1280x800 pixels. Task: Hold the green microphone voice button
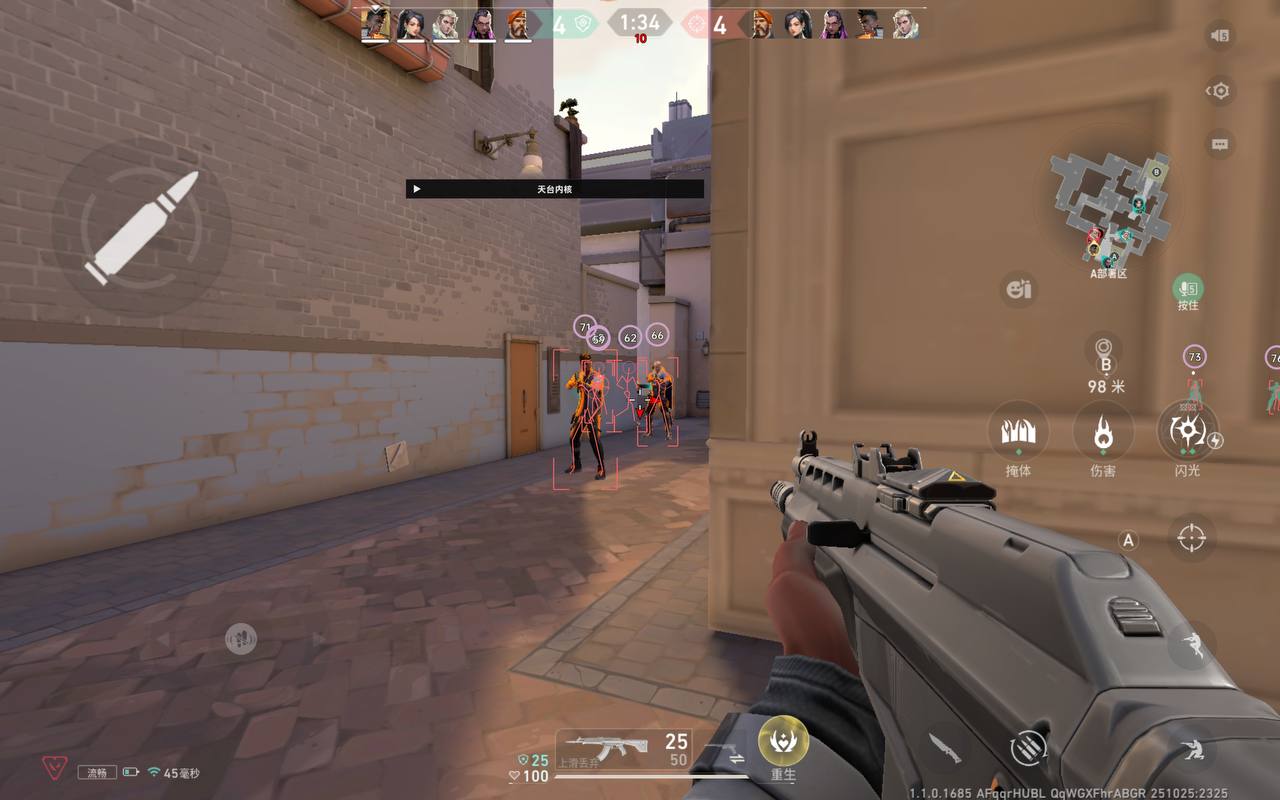pyautogui.click(x=1188, y=289)
